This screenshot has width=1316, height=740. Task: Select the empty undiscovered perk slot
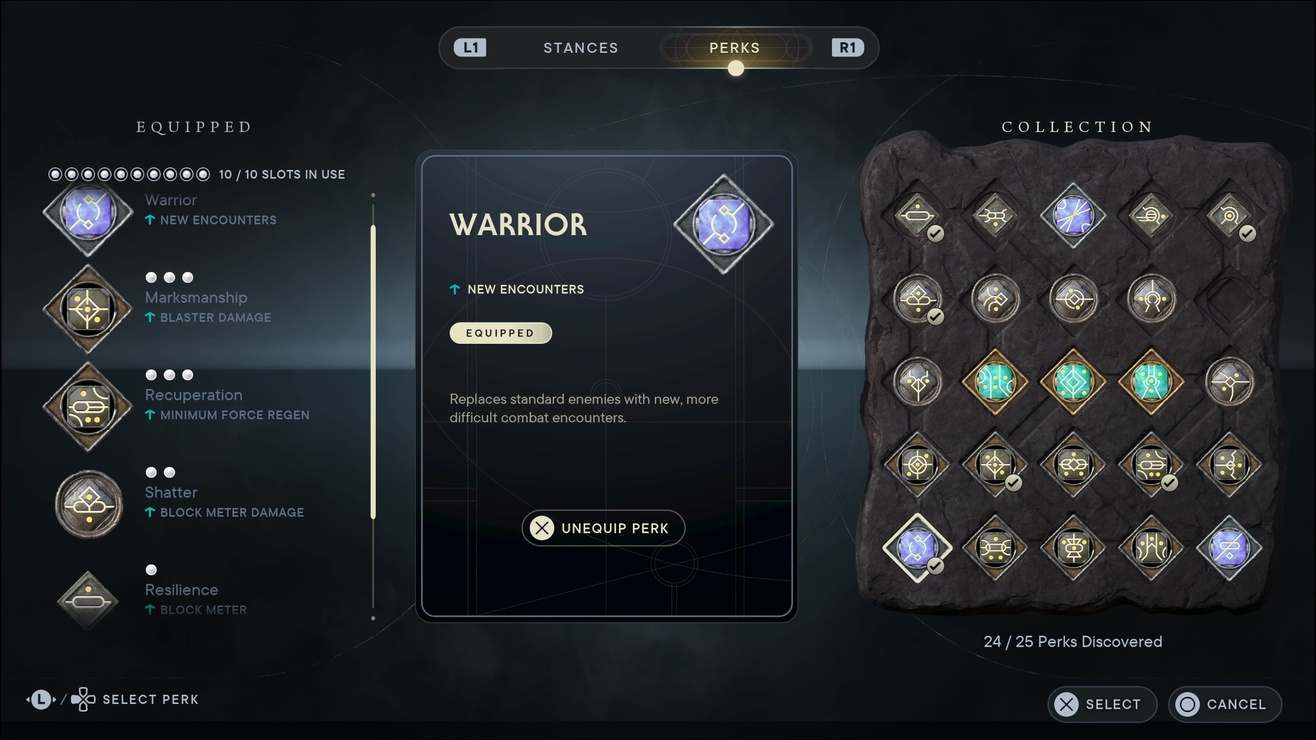[1229, 298]
